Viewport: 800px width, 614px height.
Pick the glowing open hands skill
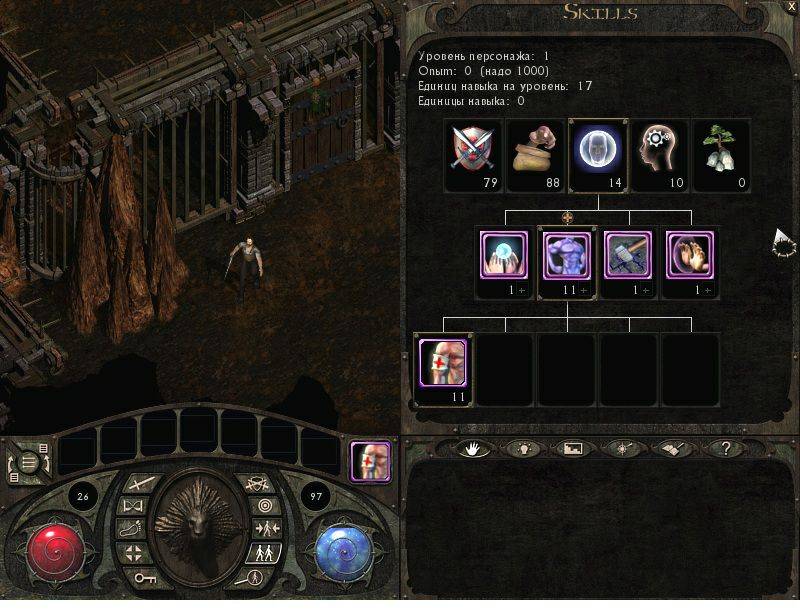691,256
